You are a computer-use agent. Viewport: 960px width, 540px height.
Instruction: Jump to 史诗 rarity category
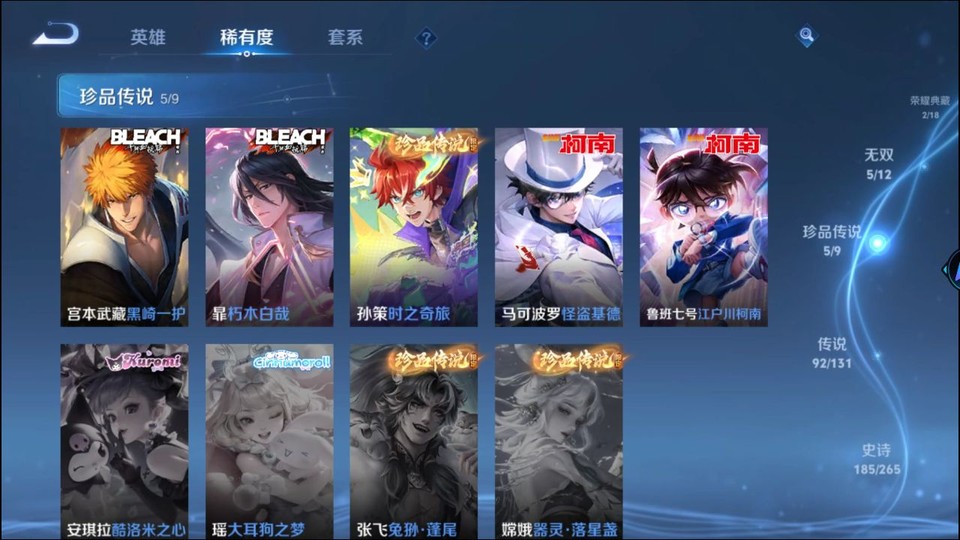tap(877, 458)
